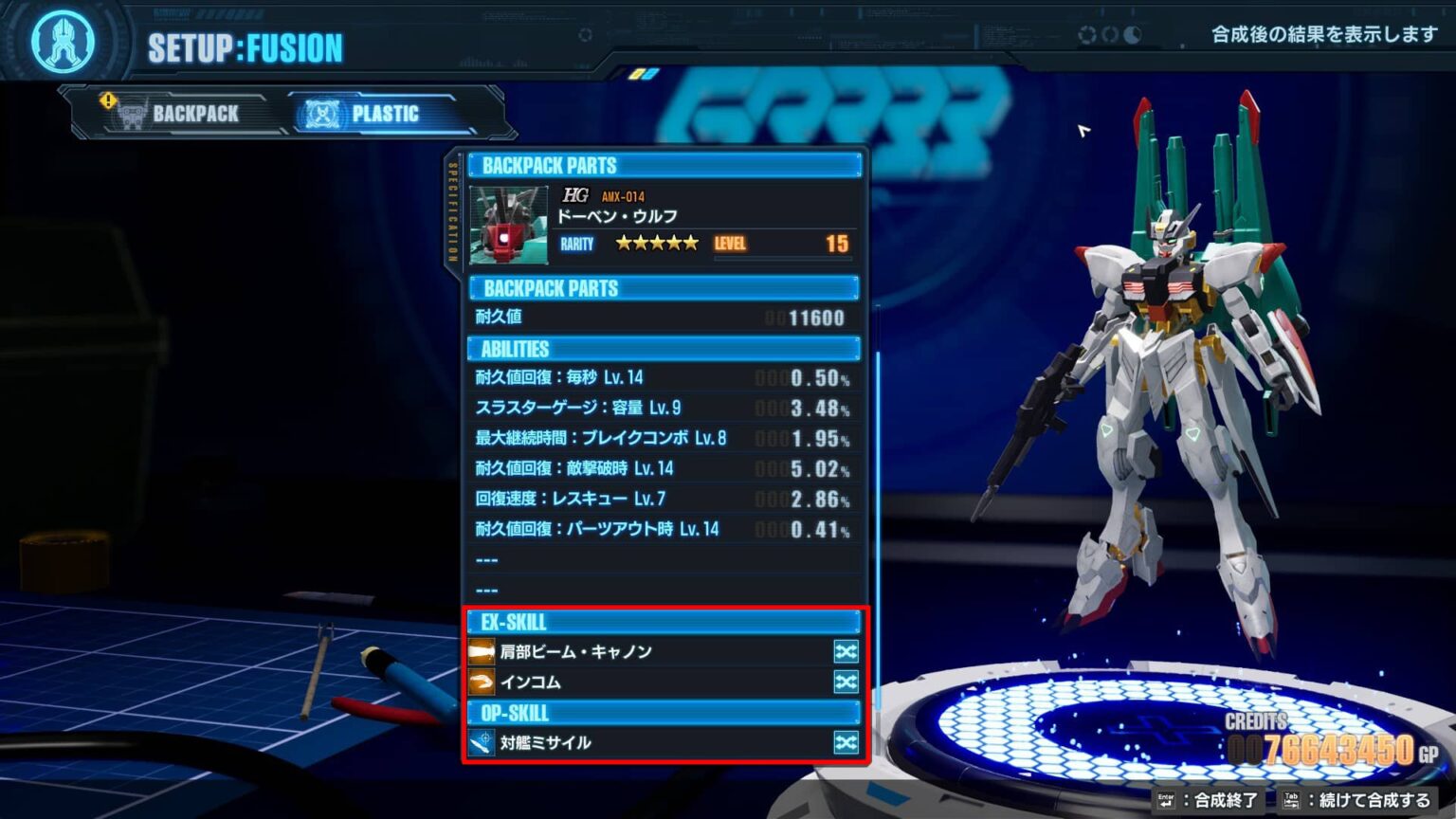Image resolution: width=1456 pixels, height=819 pixels.
Task: Click the shuffle icon beside 肩部ビーム・キャノン
Action: (845, 651)
